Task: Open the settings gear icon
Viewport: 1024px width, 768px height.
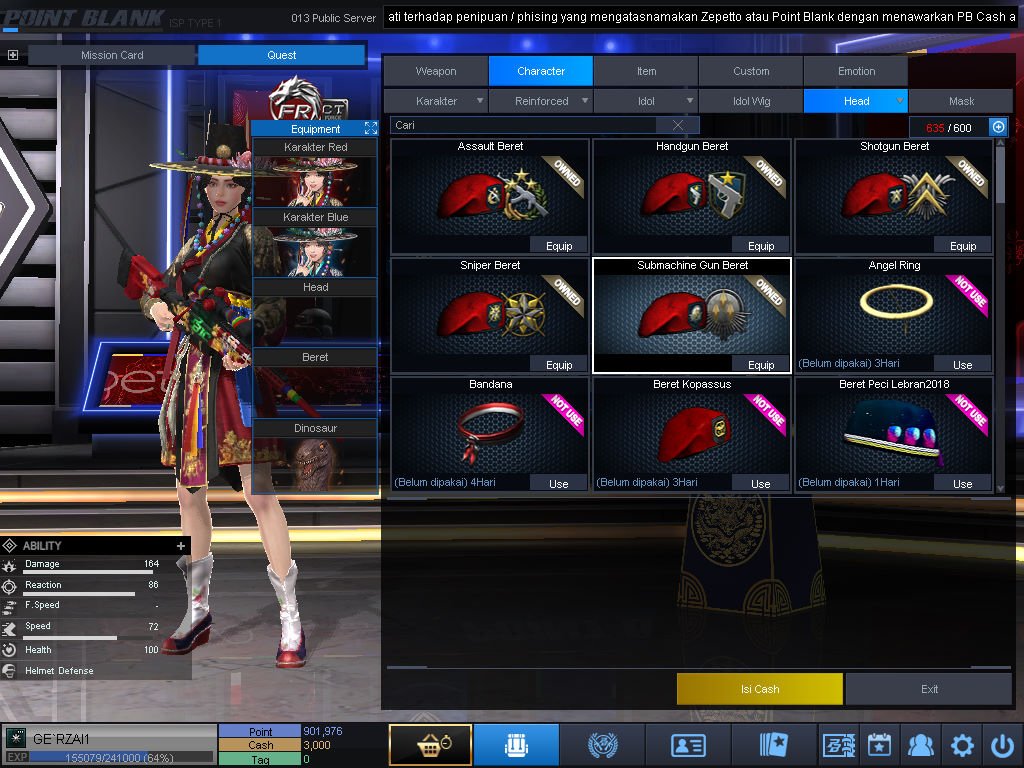Action: pos(962,745)
